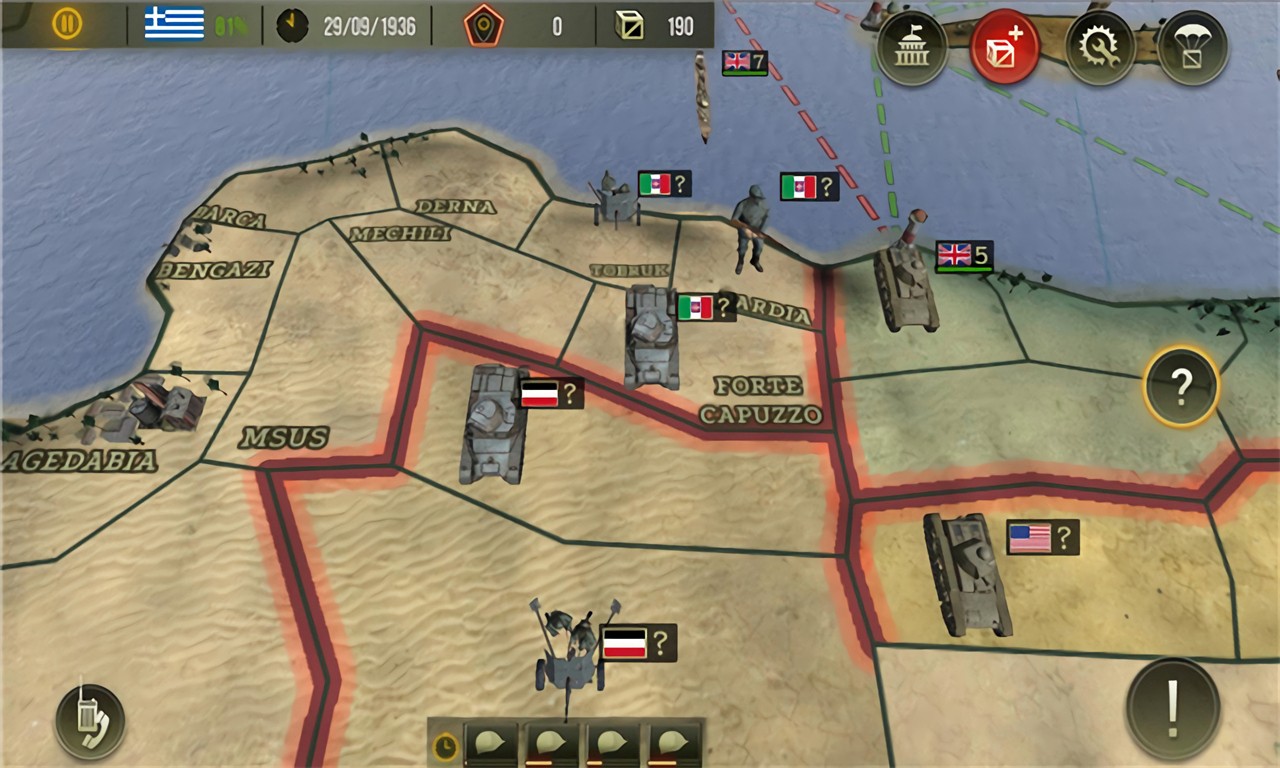Click the red crate purchase button
This screenshot has width=1280, height=768.
(1004, 48)
